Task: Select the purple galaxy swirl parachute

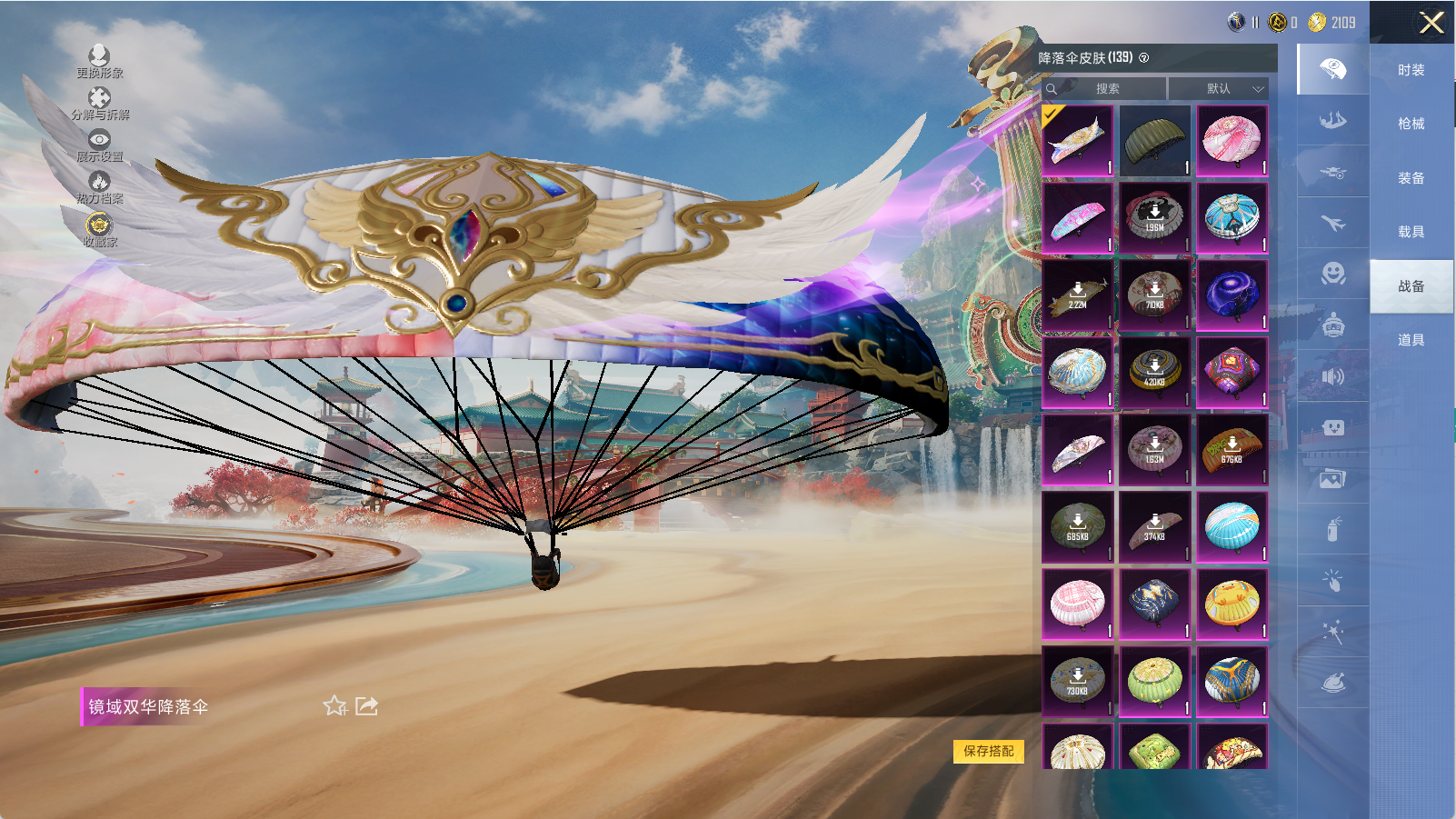Action: [x=1232, y=295]
